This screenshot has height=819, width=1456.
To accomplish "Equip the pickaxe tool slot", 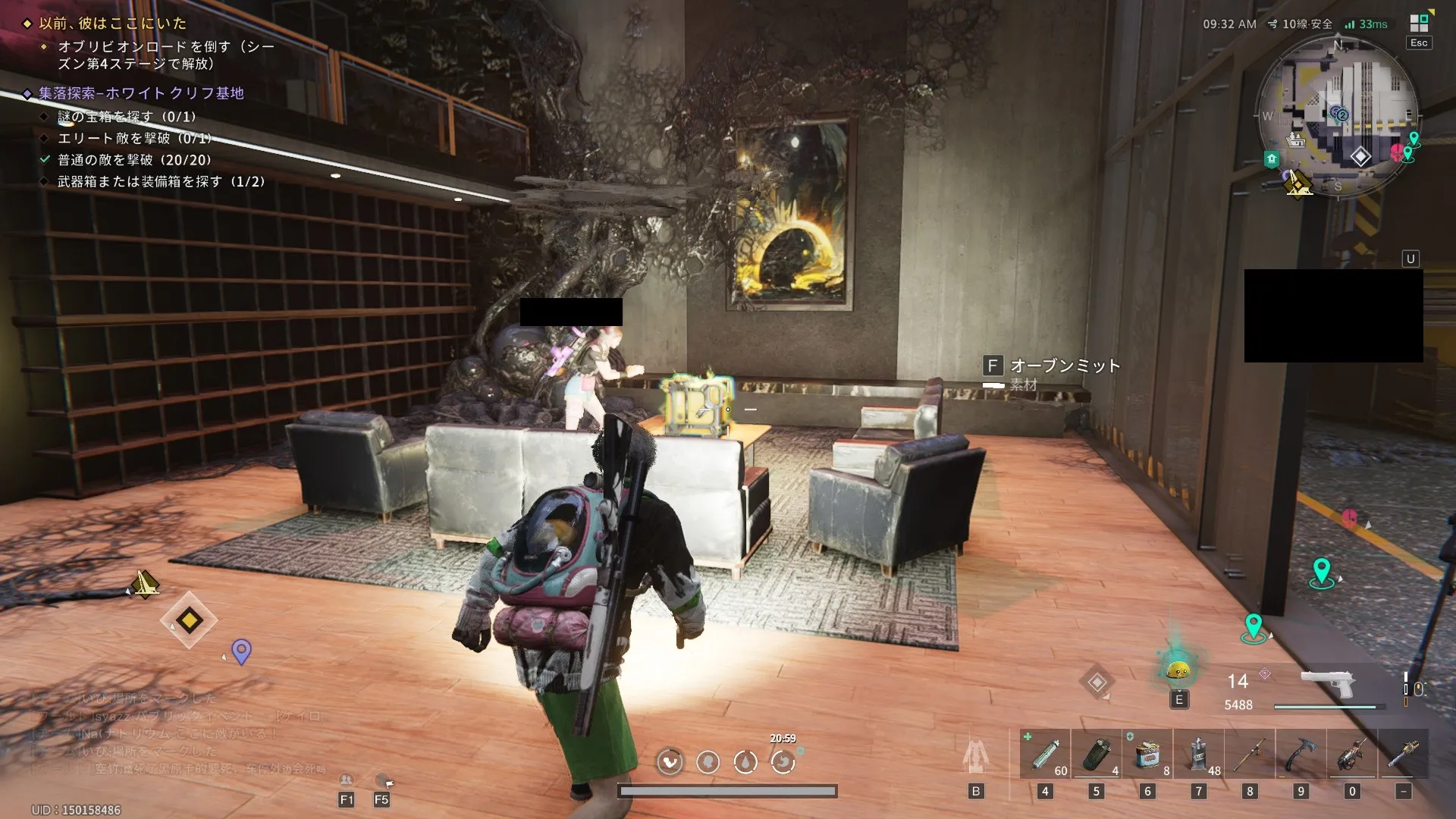I will pyautogui.click(x=1301, y=754).
